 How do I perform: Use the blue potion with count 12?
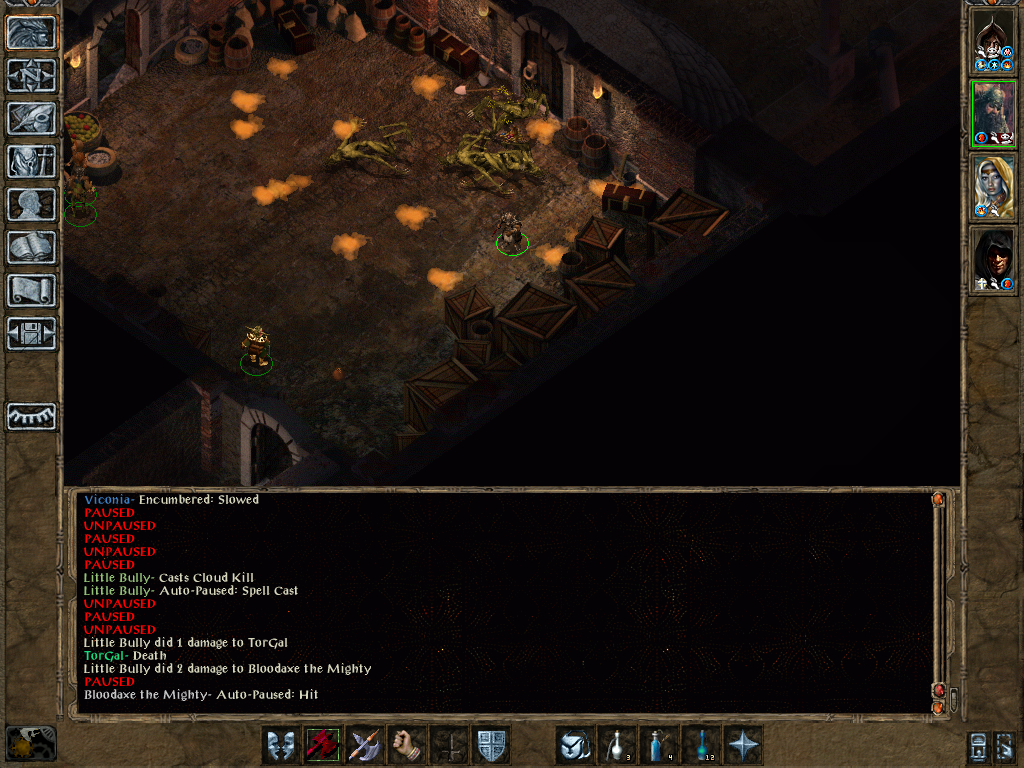(701, 746)
